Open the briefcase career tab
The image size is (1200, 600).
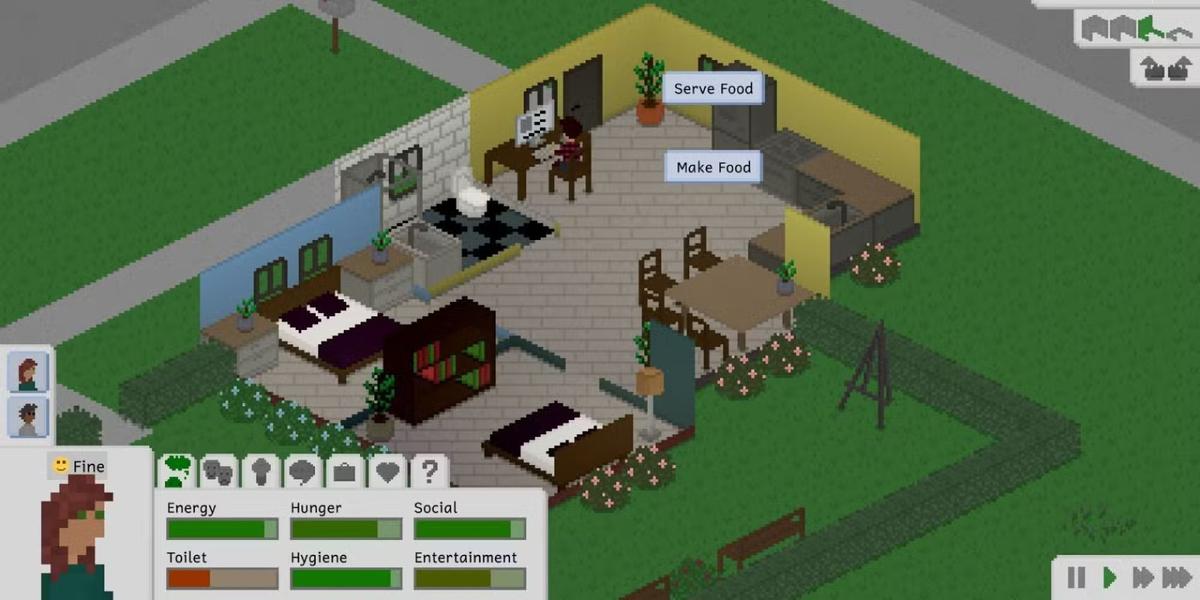[x=345, y=471]
